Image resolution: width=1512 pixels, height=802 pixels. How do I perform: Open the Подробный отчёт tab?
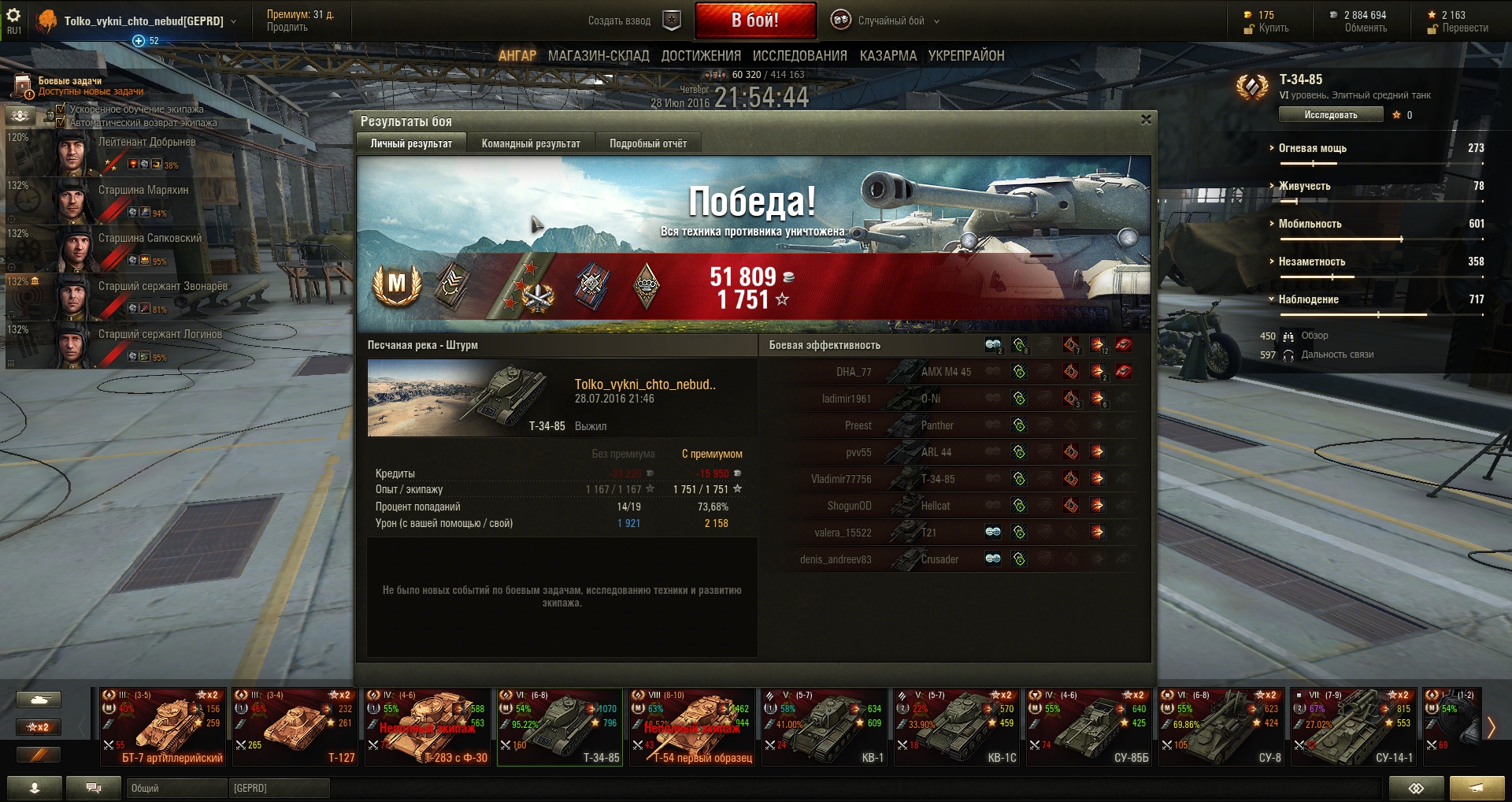point(647,143)
